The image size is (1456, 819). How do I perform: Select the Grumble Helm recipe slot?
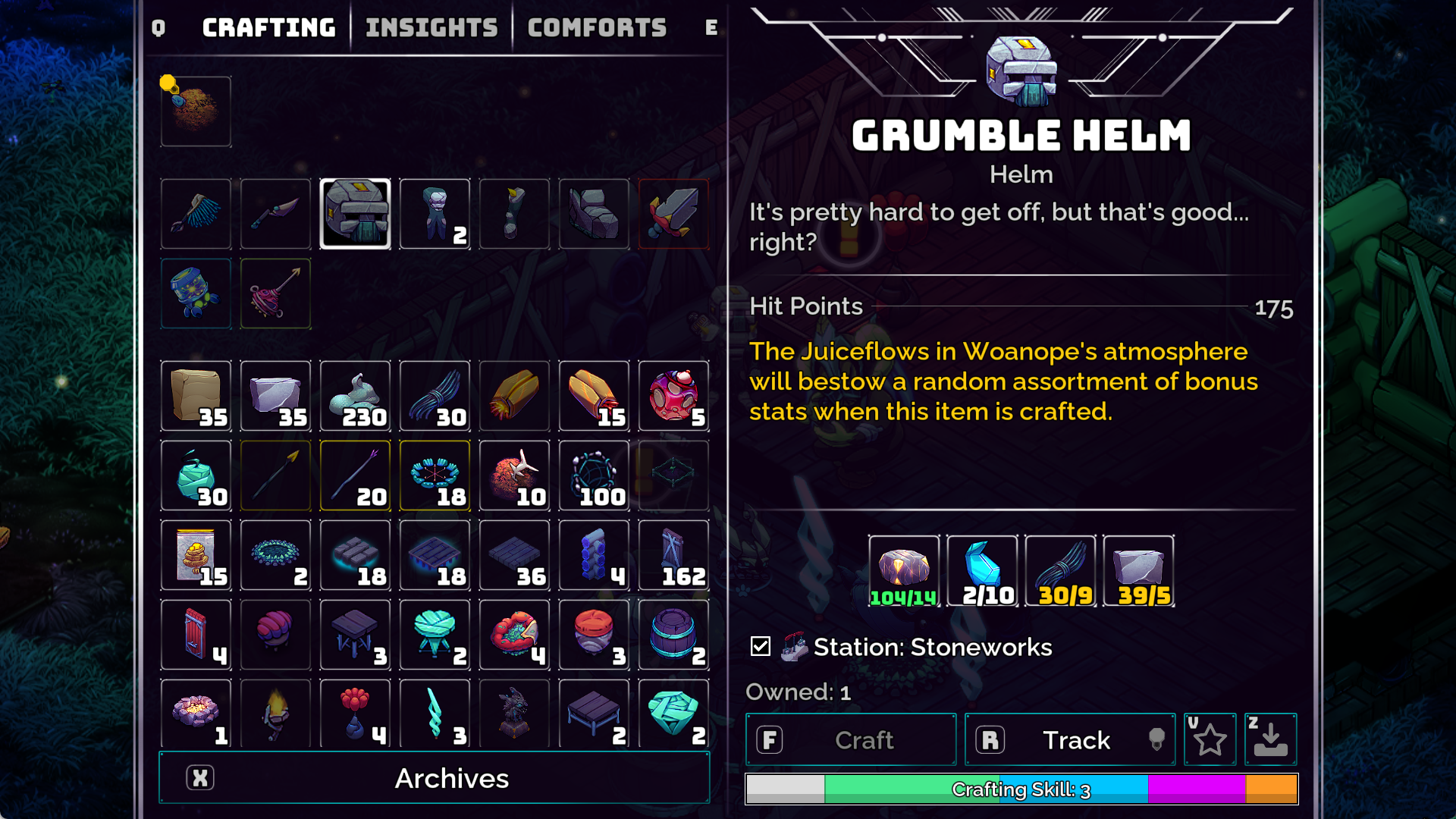(355, 214)
